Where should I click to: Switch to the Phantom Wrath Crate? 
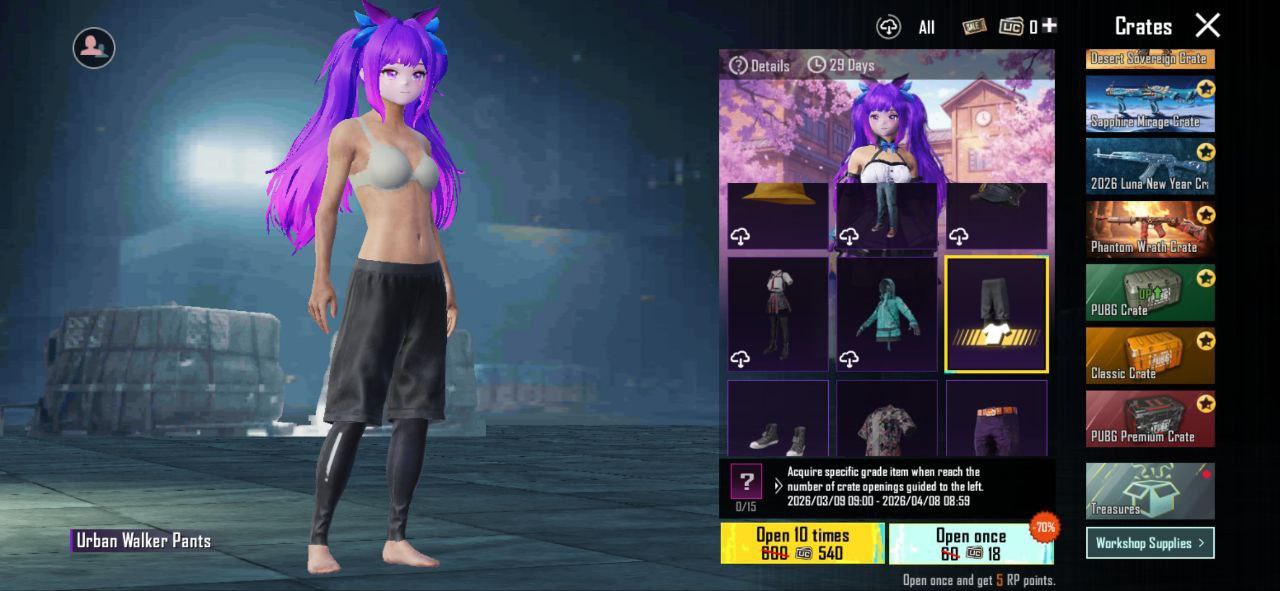tap(1150, 229)
